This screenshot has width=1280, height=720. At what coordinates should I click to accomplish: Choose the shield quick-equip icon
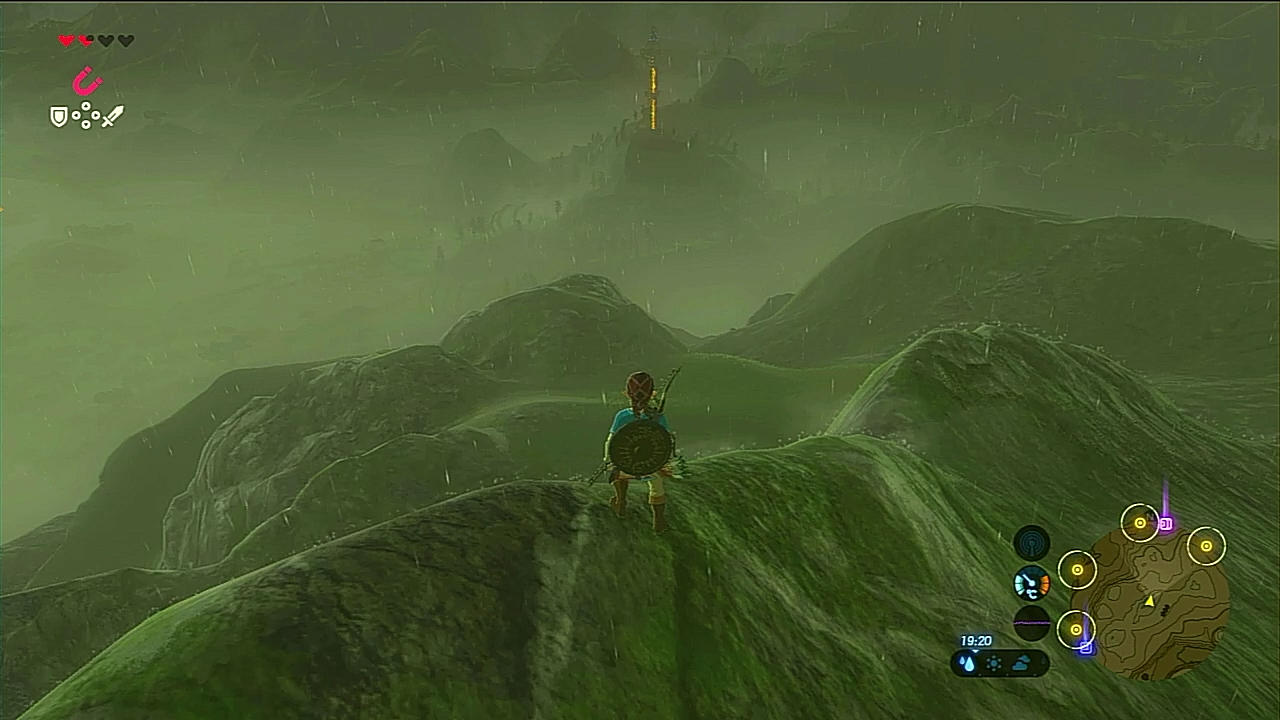(x=60, y=117)
